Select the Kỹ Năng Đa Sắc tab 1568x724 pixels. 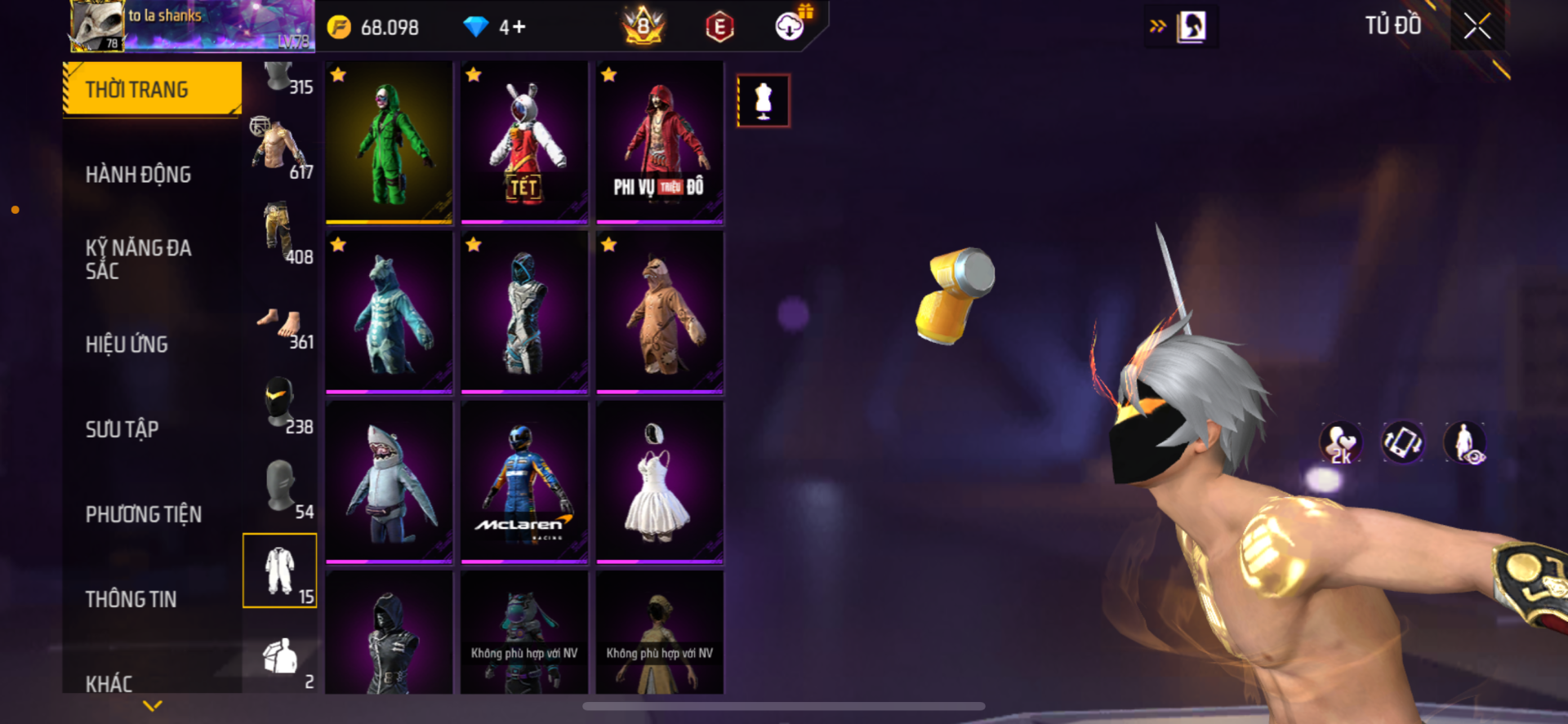click(138, 259)
